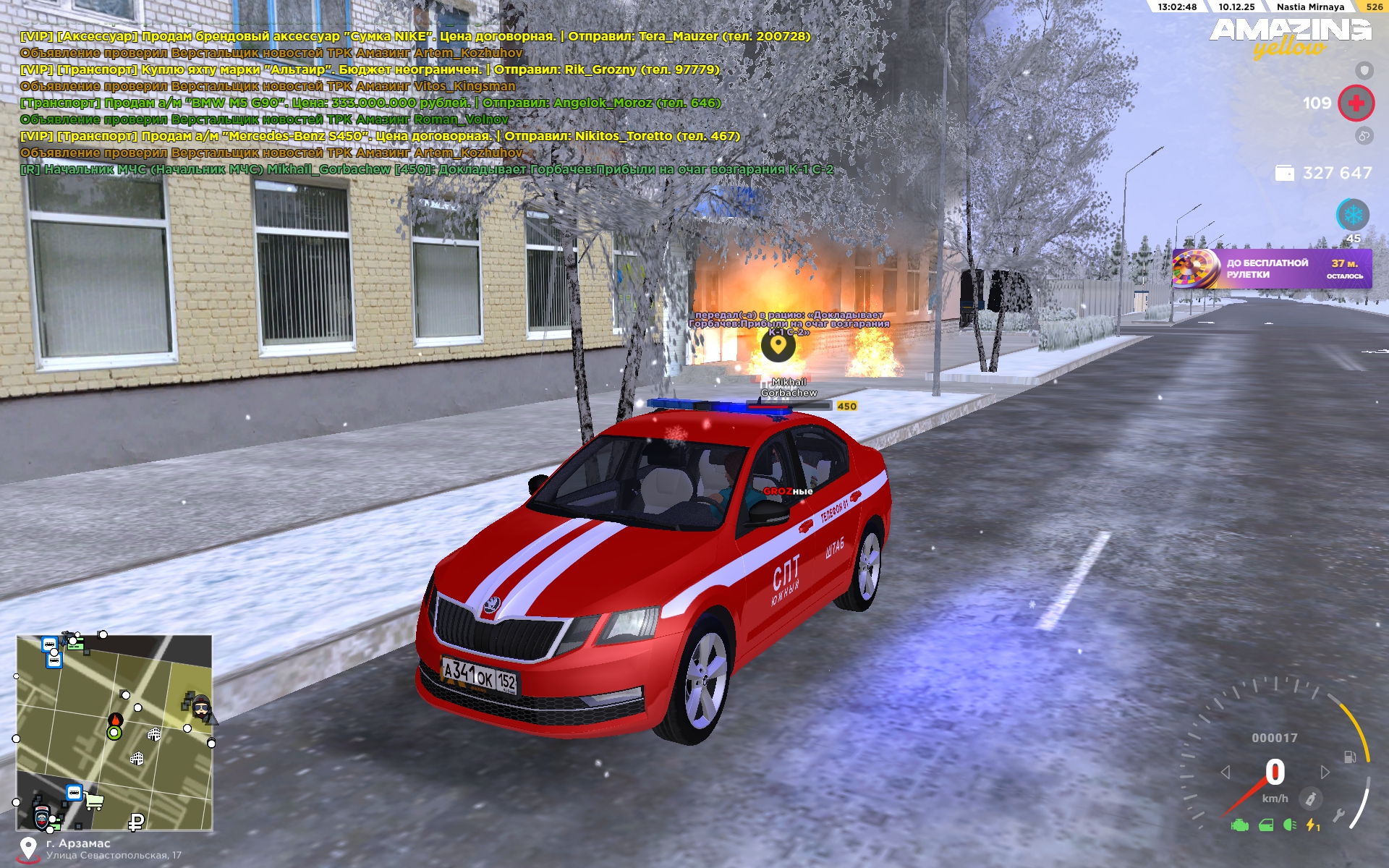Toggle the headlights indicator
The image size is (1389, 868).
pos(1289,825)
